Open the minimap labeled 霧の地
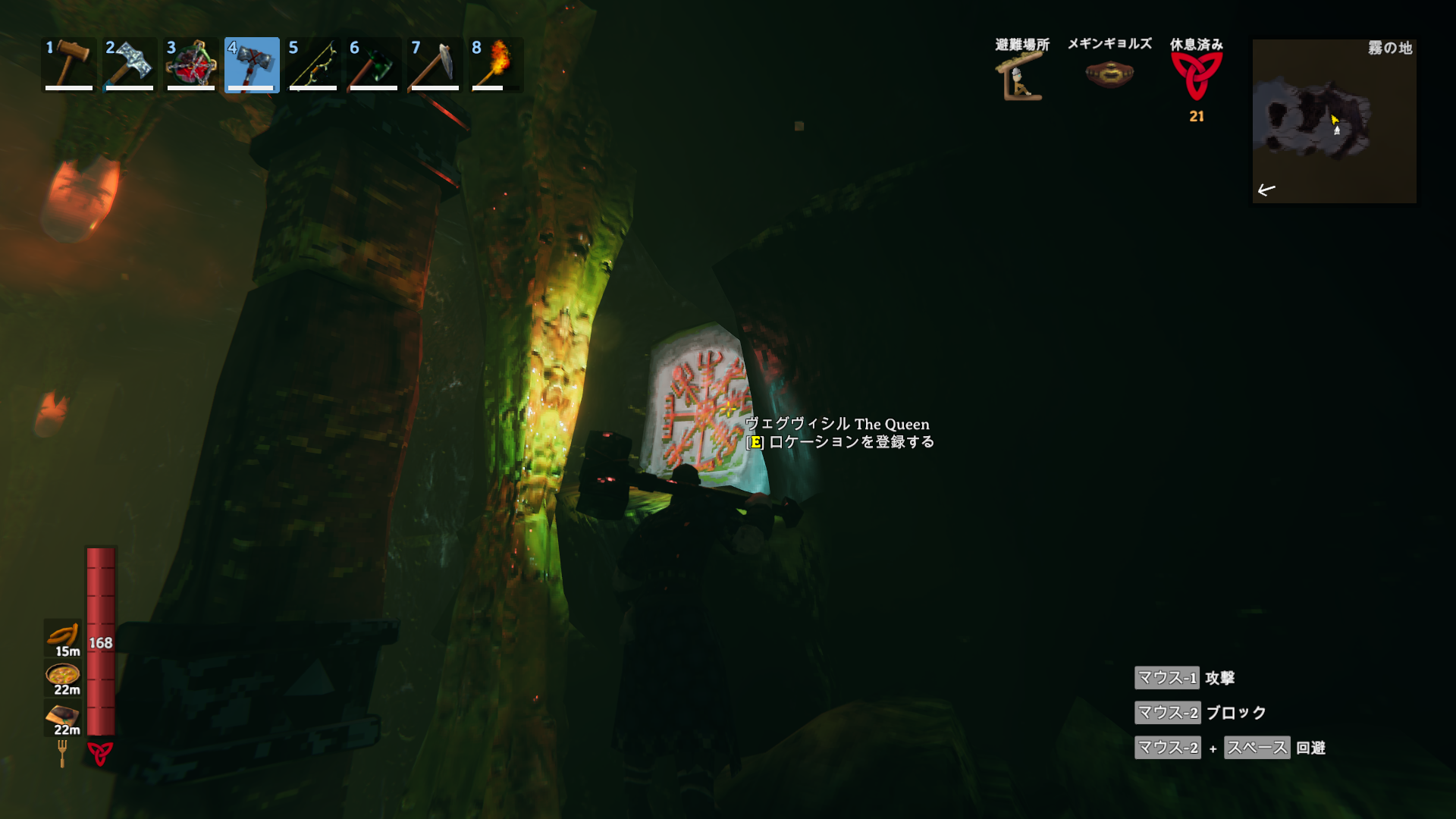This screenshot has width=1456, height=819. [1334, 121]
